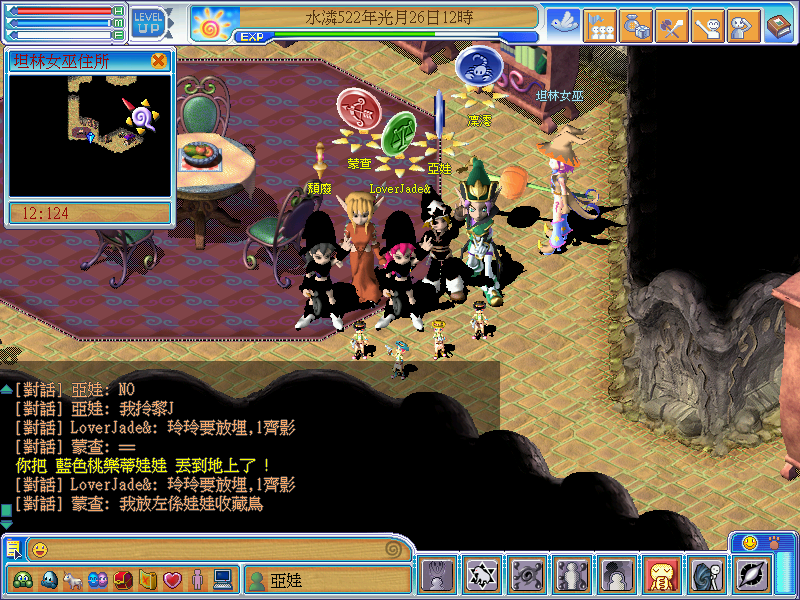Select the saluting figure icon
The height and width of the screenshot is (600, 800).
click(x=742, y=26)
